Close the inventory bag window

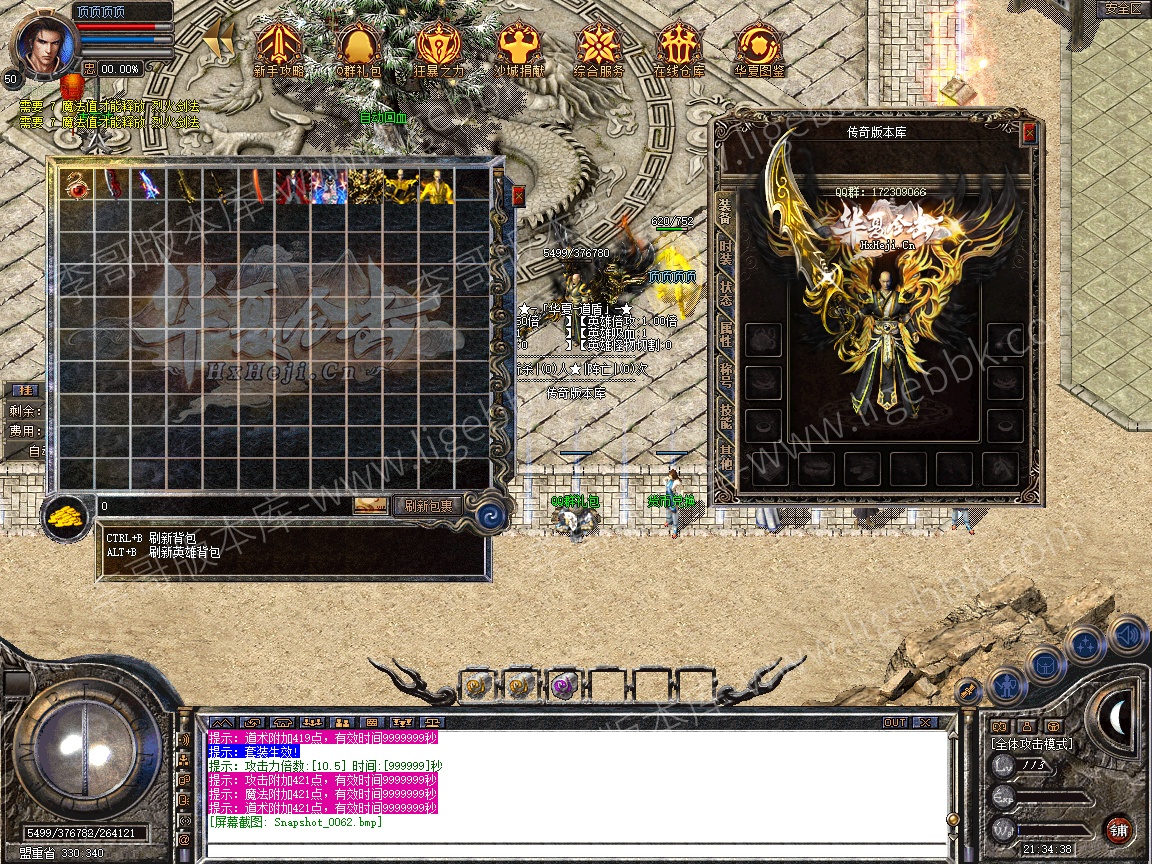tap(518, 196)
